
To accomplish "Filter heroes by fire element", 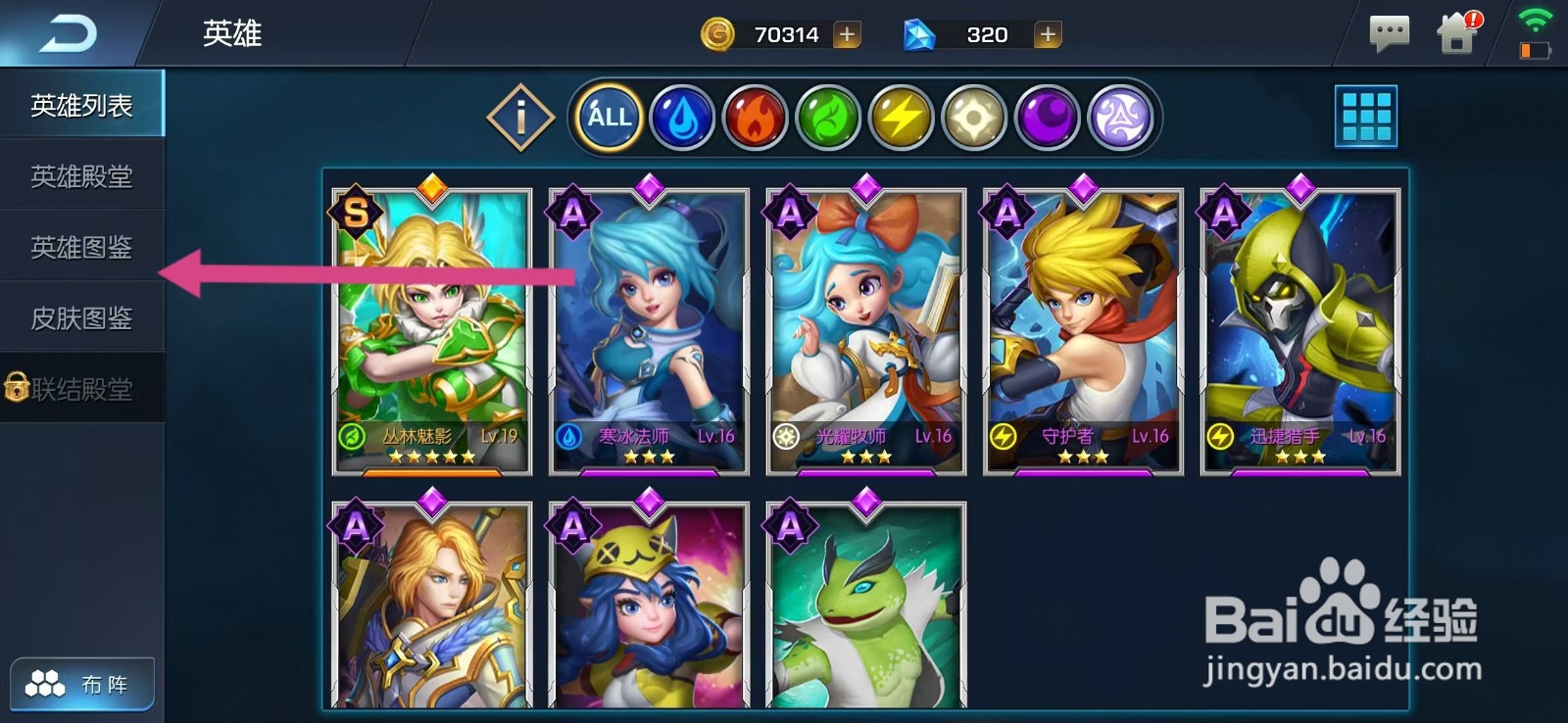I will [755, 118].
